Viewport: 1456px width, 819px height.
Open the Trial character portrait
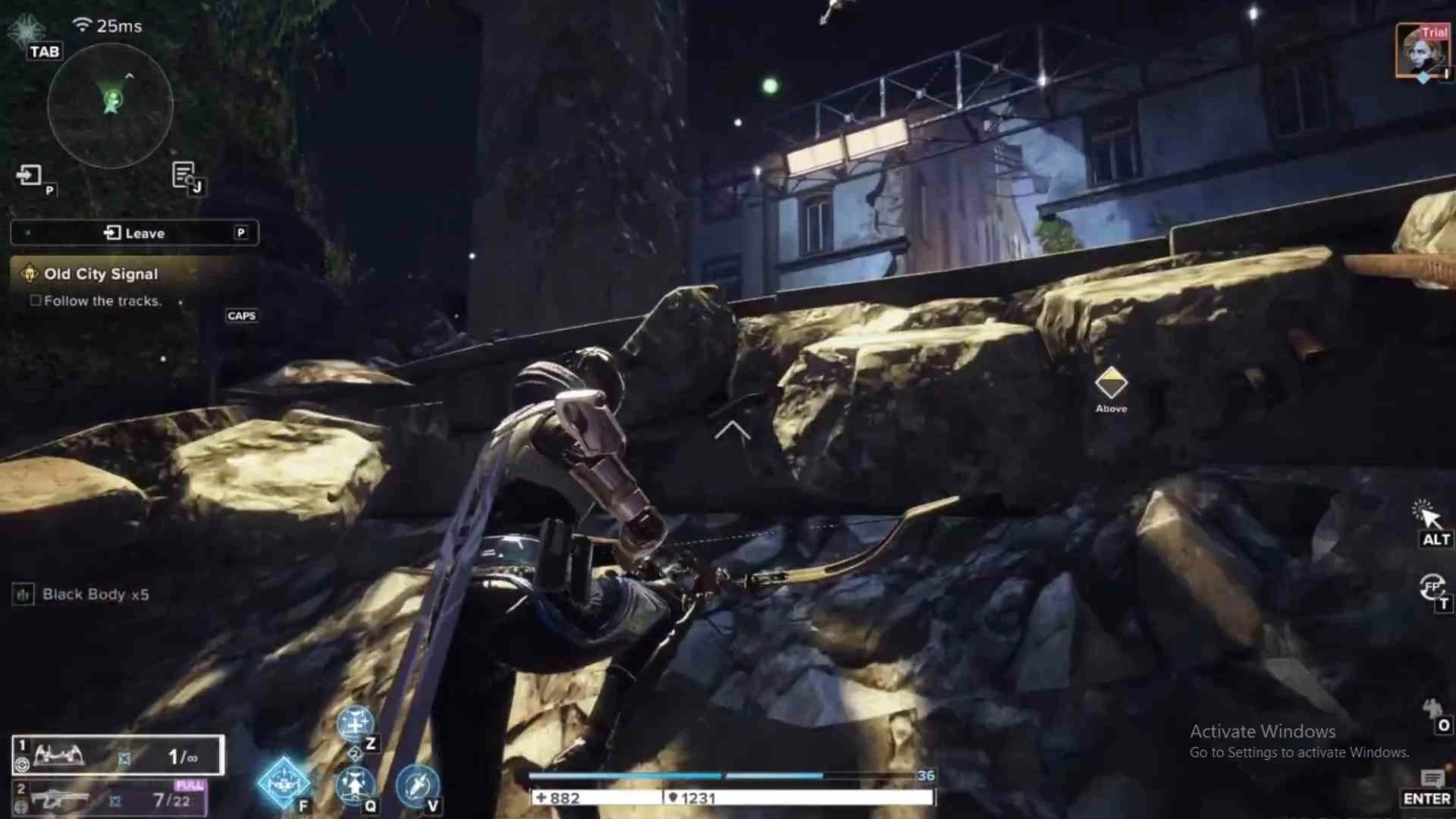click(x=1421, y=51)
